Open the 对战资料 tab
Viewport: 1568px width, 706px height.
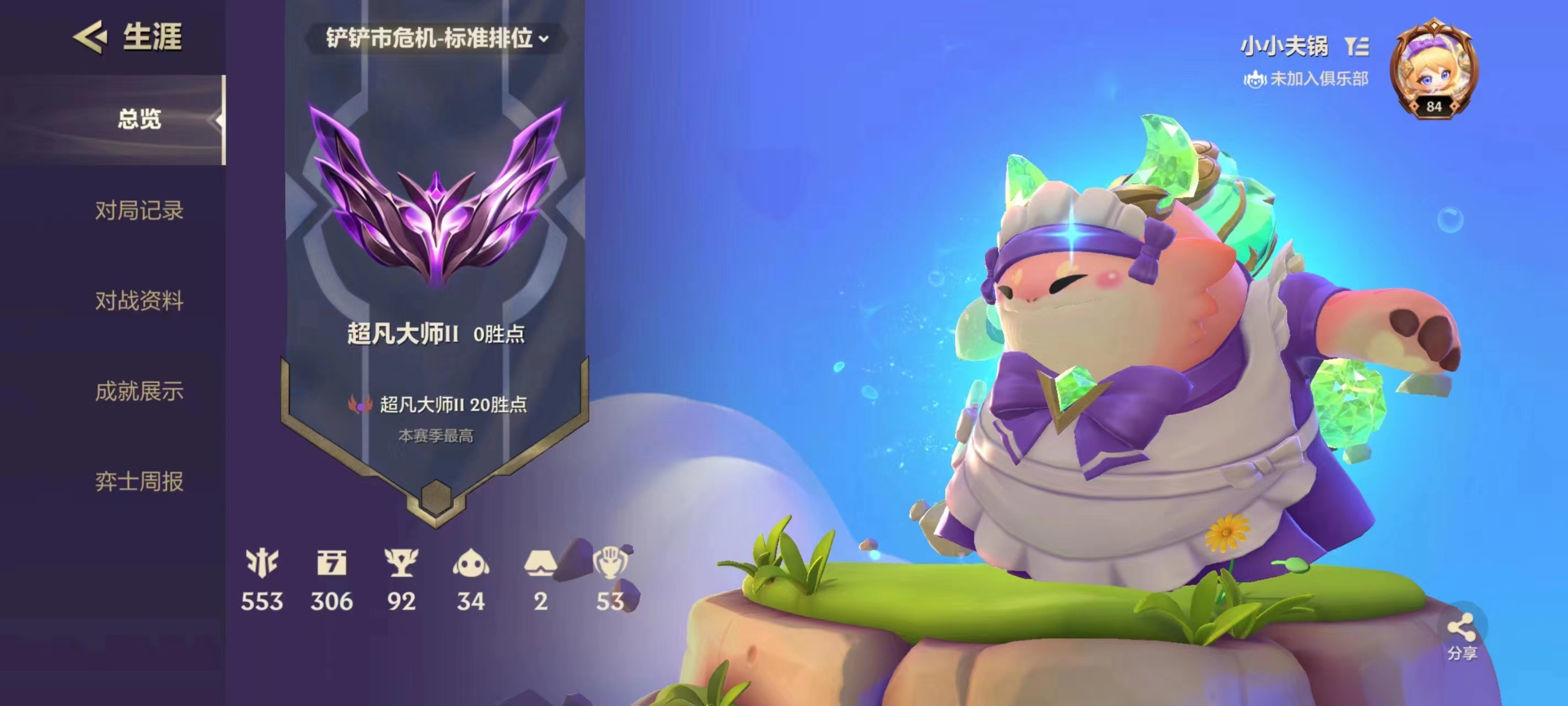139,300
